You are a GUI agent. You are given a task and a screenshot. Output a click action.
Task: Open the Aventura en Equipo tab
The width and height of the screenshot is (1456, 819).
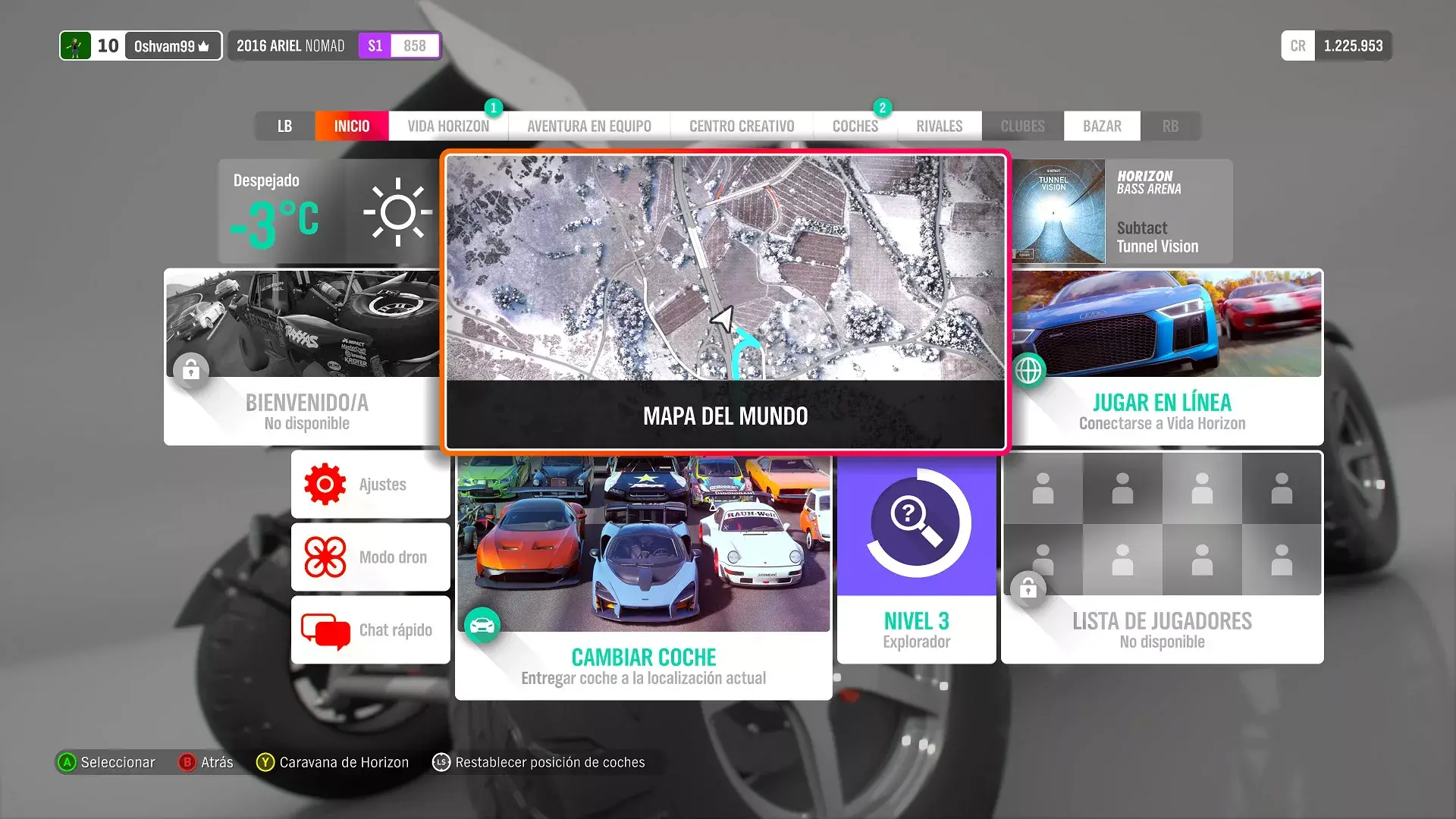[588, 126]
